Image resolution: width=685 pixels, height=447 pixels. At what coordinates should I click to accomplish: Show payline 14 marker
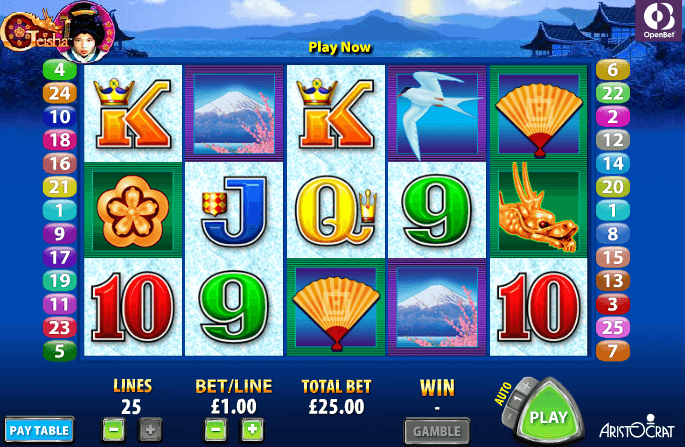[x=612, y=163]
